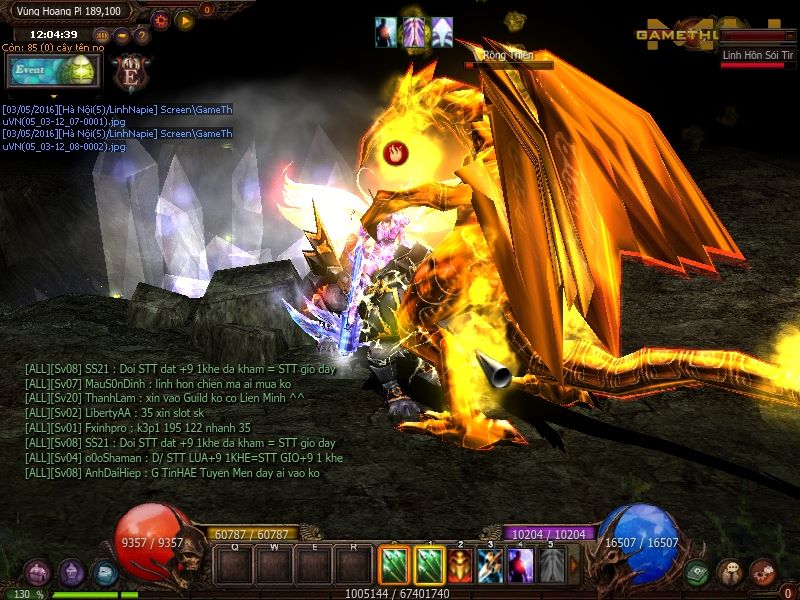Click the blue round icon beside the helmet
The width and height of the screenshot is (800, 600).
[x=104, y=573]
